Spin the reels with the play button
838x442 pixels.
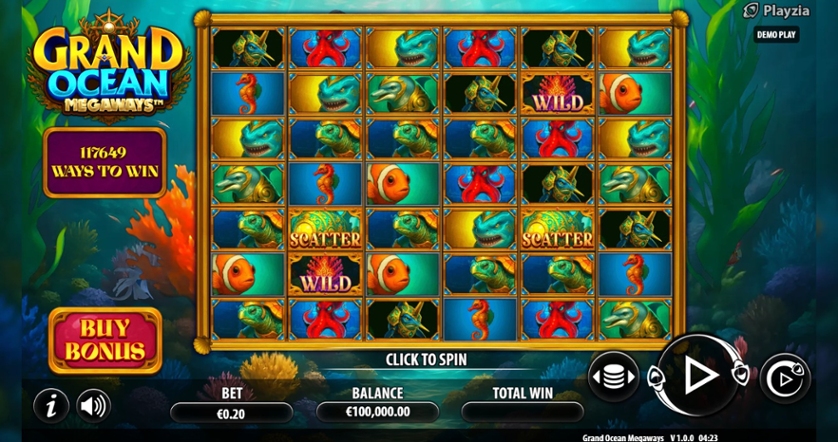[x=699, y=375]
